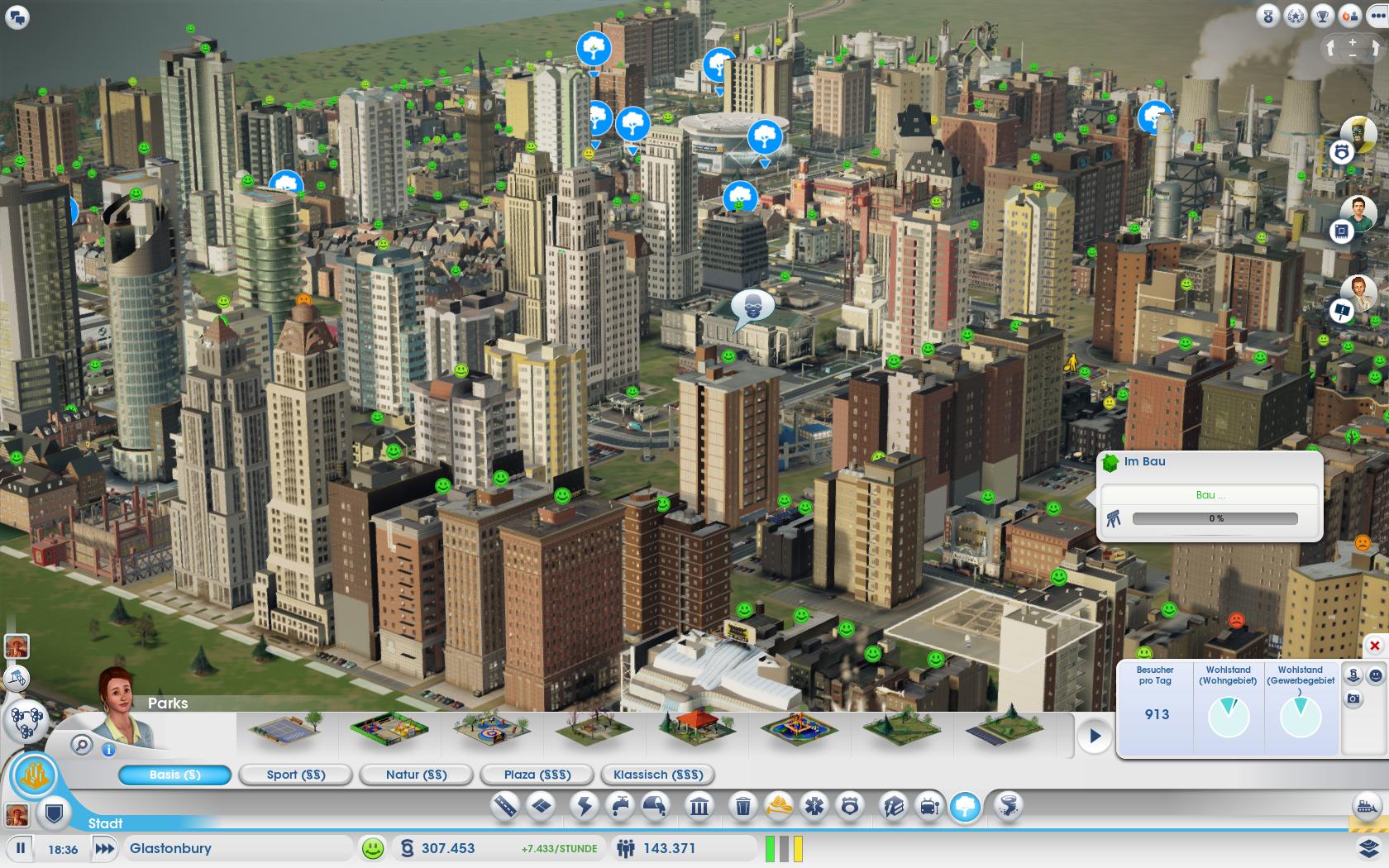Pick the tennis court park thumbnail
The image size is (1389, 868).
(285, 731)
